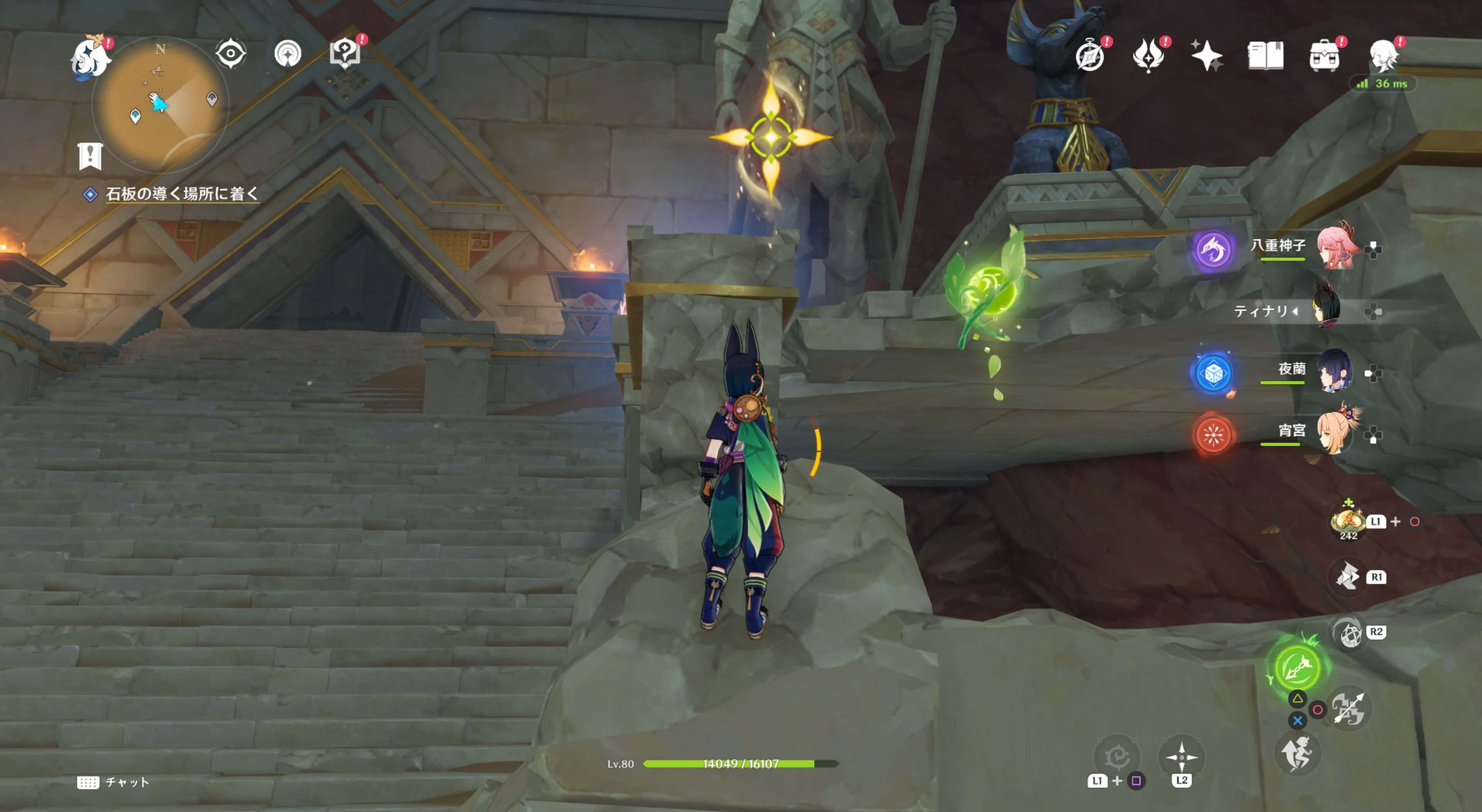Activate the green elemental burst icon
Image resolution: width=1482 pixels, height=812 pixels.
pos(1297,668)
